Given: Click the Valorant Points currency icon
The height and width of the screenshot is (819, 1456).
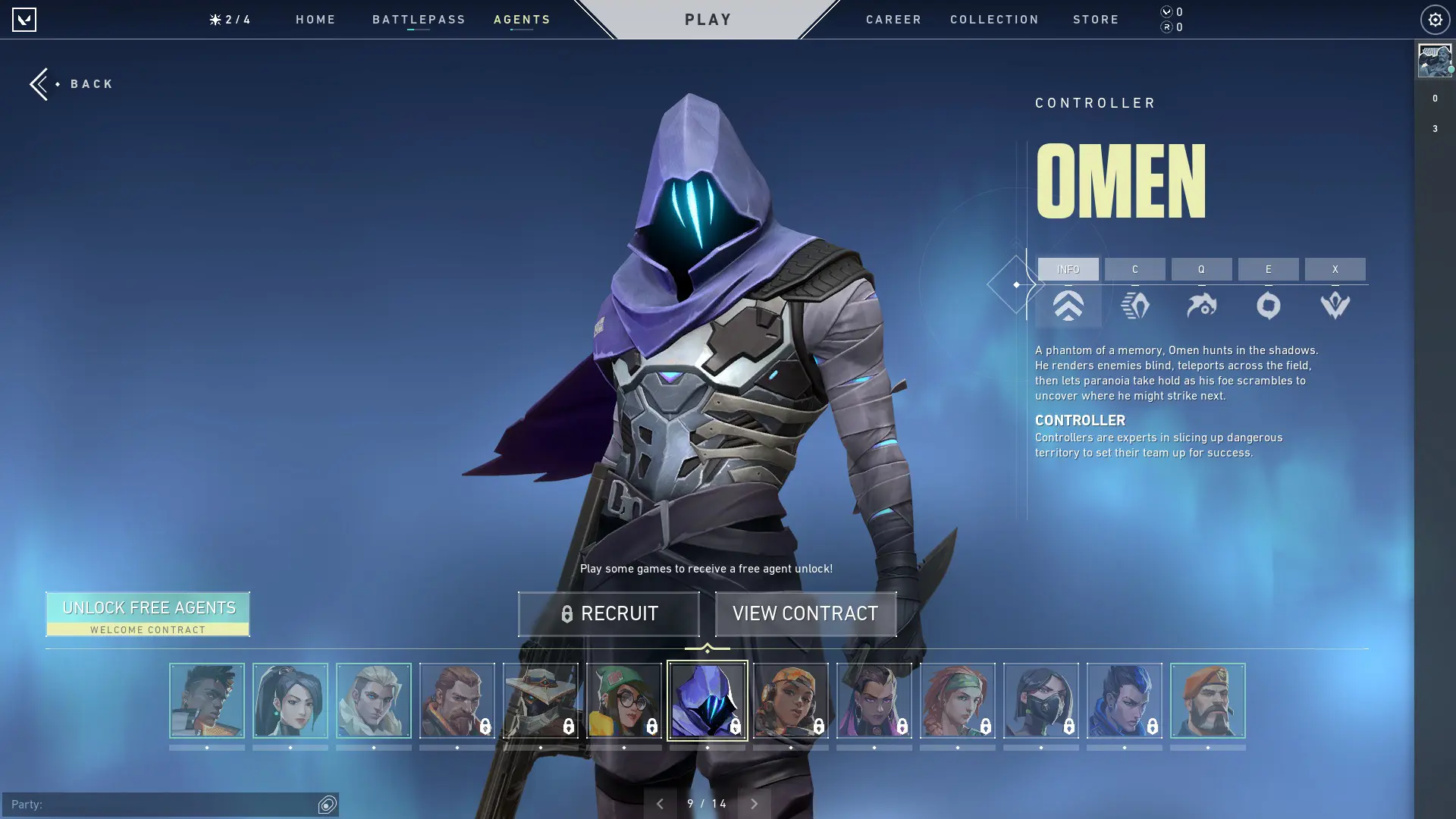Looking at the screenshot, I should click(1166, 12).
